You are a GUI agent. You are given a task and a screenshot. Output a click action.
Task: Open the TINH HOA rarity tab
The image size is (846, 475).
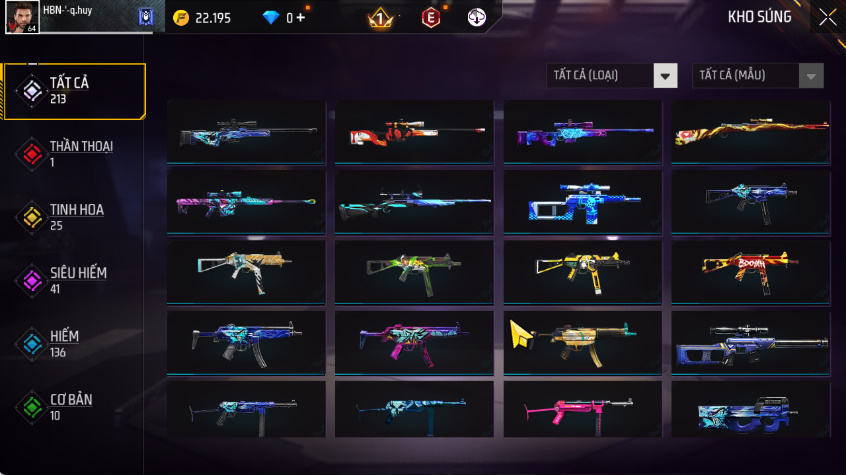coord(74,216)
